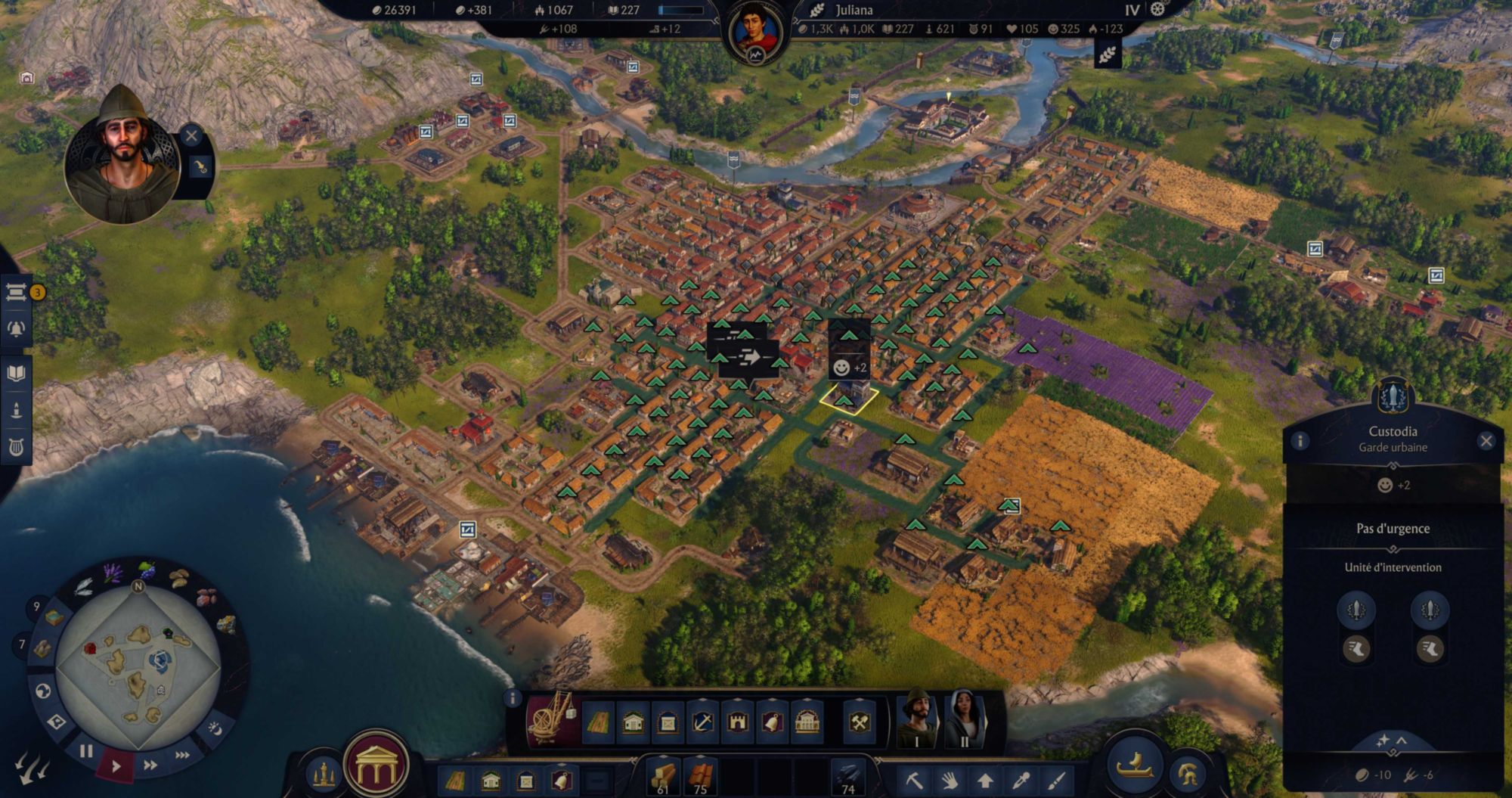1512x798 pixels.
Task: Open the anchor harbor build category
Action: pyautogui.click(x=702, y=722)
